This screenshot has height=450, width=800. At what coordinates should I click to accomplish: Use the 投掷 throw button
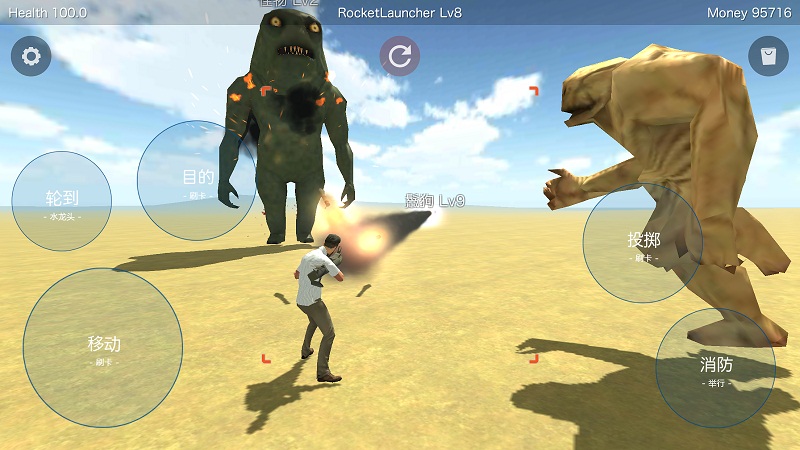click(643, 243)
